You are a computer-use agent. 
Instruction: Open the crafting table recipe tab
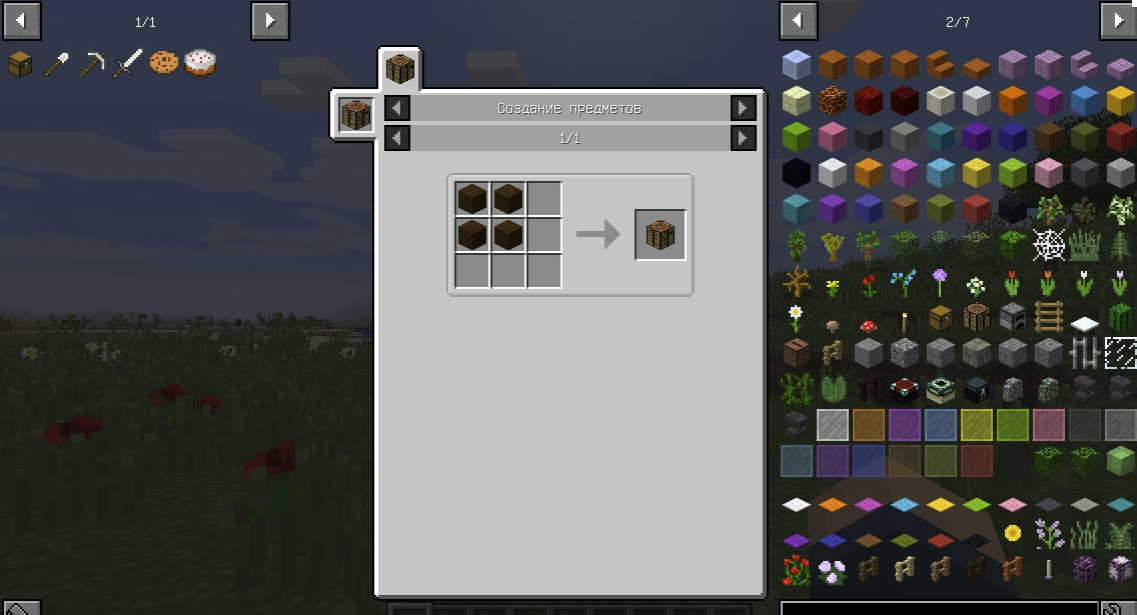pos(400,70)
